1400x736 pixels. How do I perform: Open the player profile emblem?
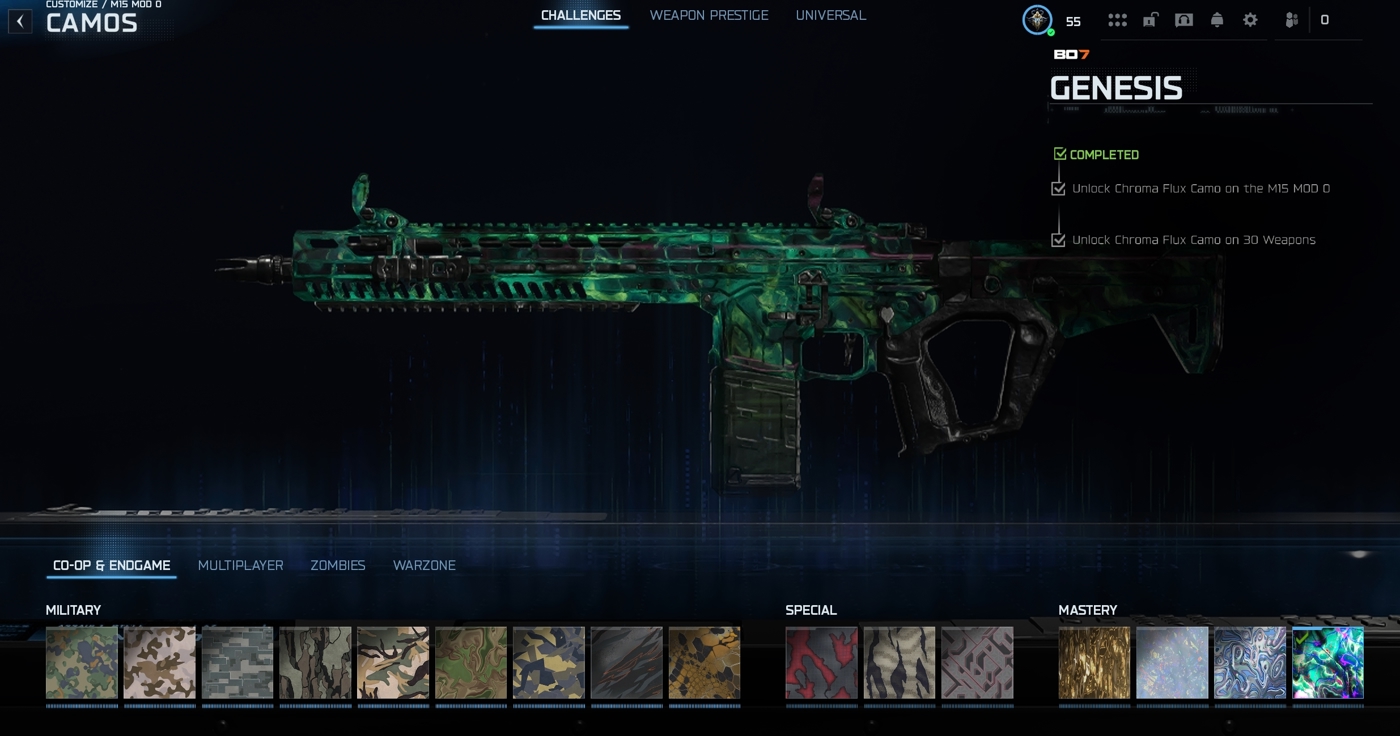pyautogui.click(x=1037, y=20)
